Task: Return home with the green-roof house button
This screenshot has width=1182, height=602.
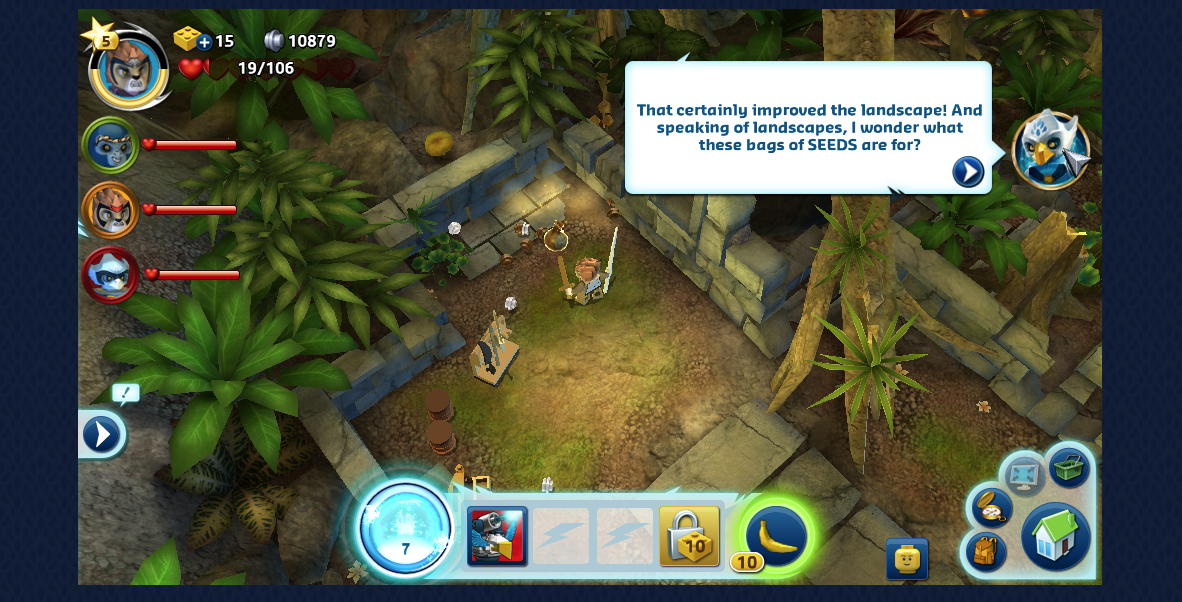Action: (1055, 537)
